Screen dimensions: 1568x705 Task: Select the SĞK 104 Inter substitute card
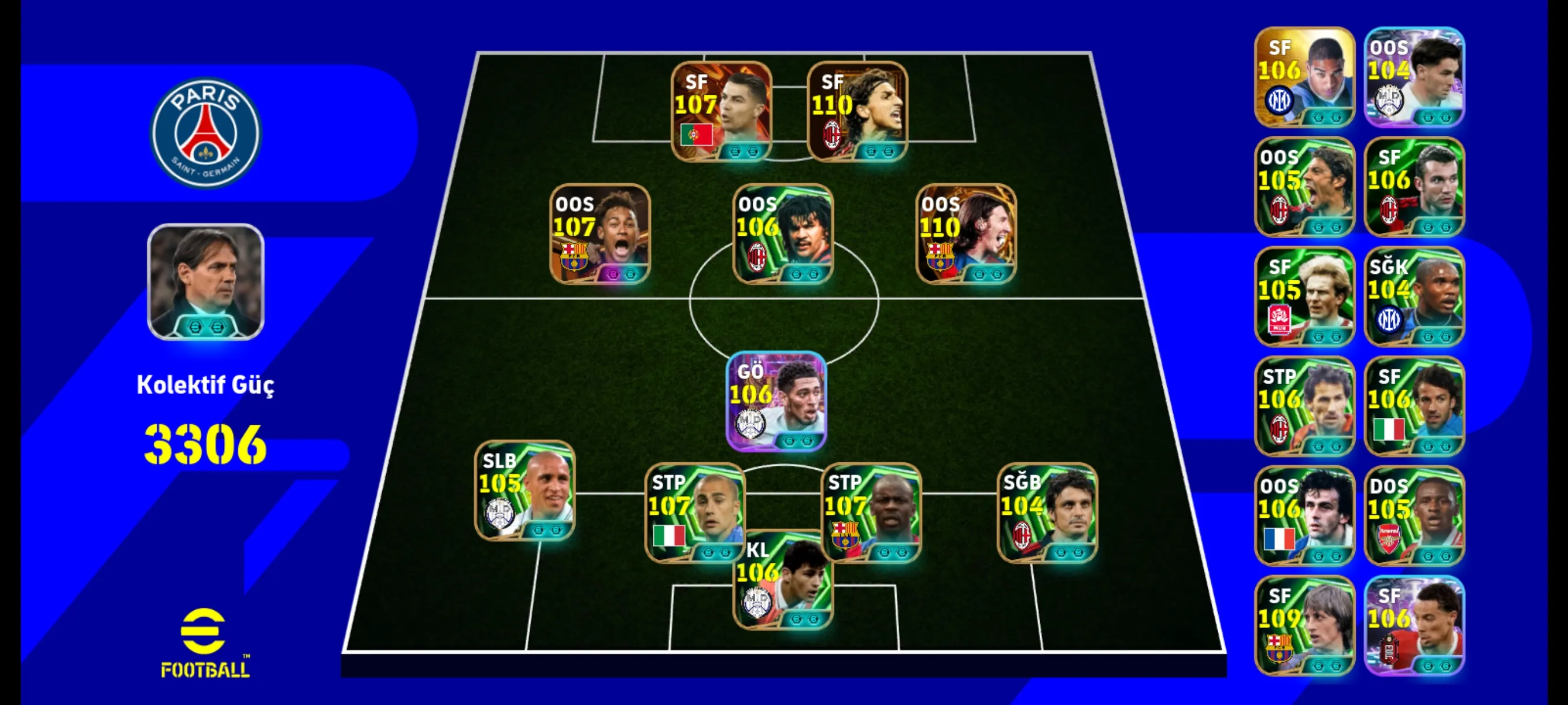1414,297
